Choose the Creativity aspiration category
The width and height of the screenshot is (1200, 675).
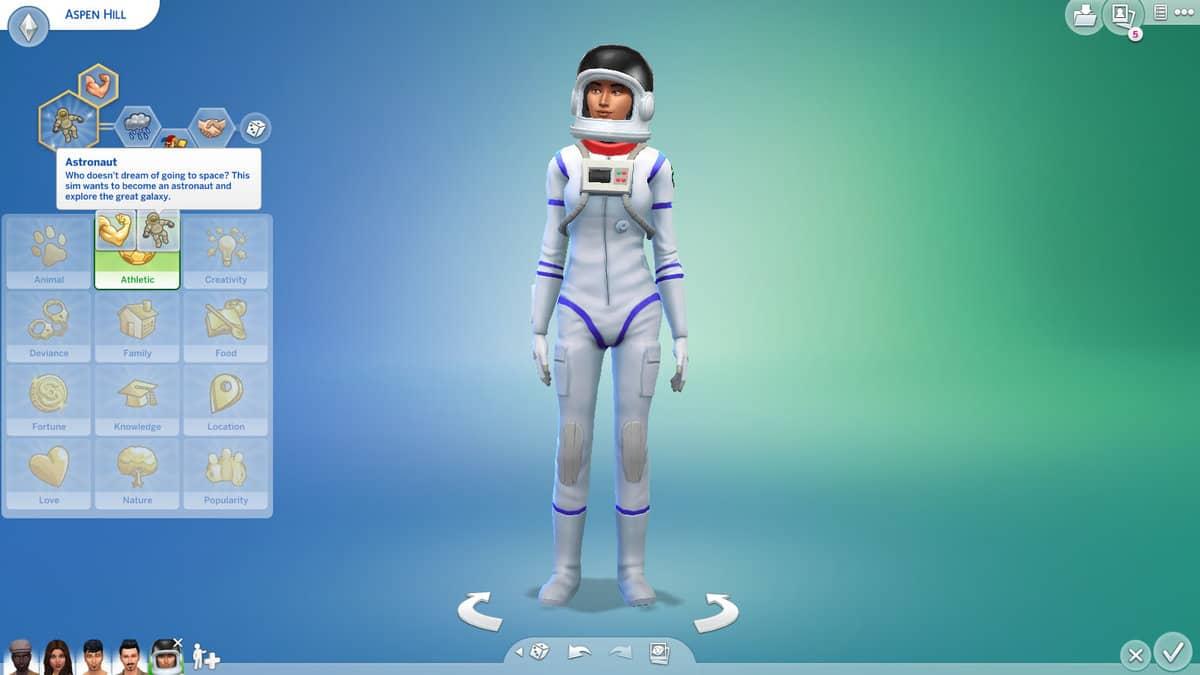[x=226, y=254]
